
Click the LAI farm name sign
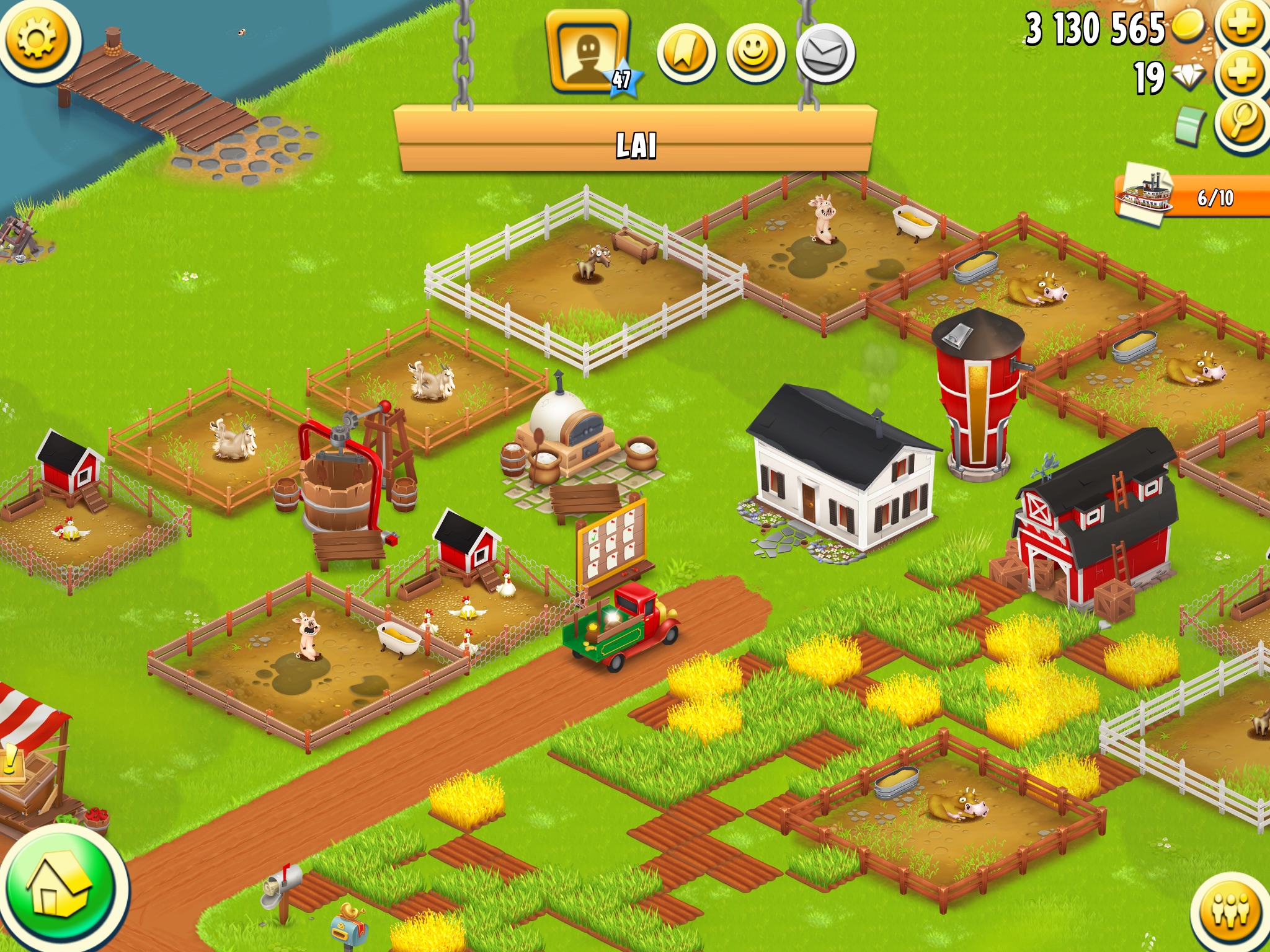pos(635,145)
